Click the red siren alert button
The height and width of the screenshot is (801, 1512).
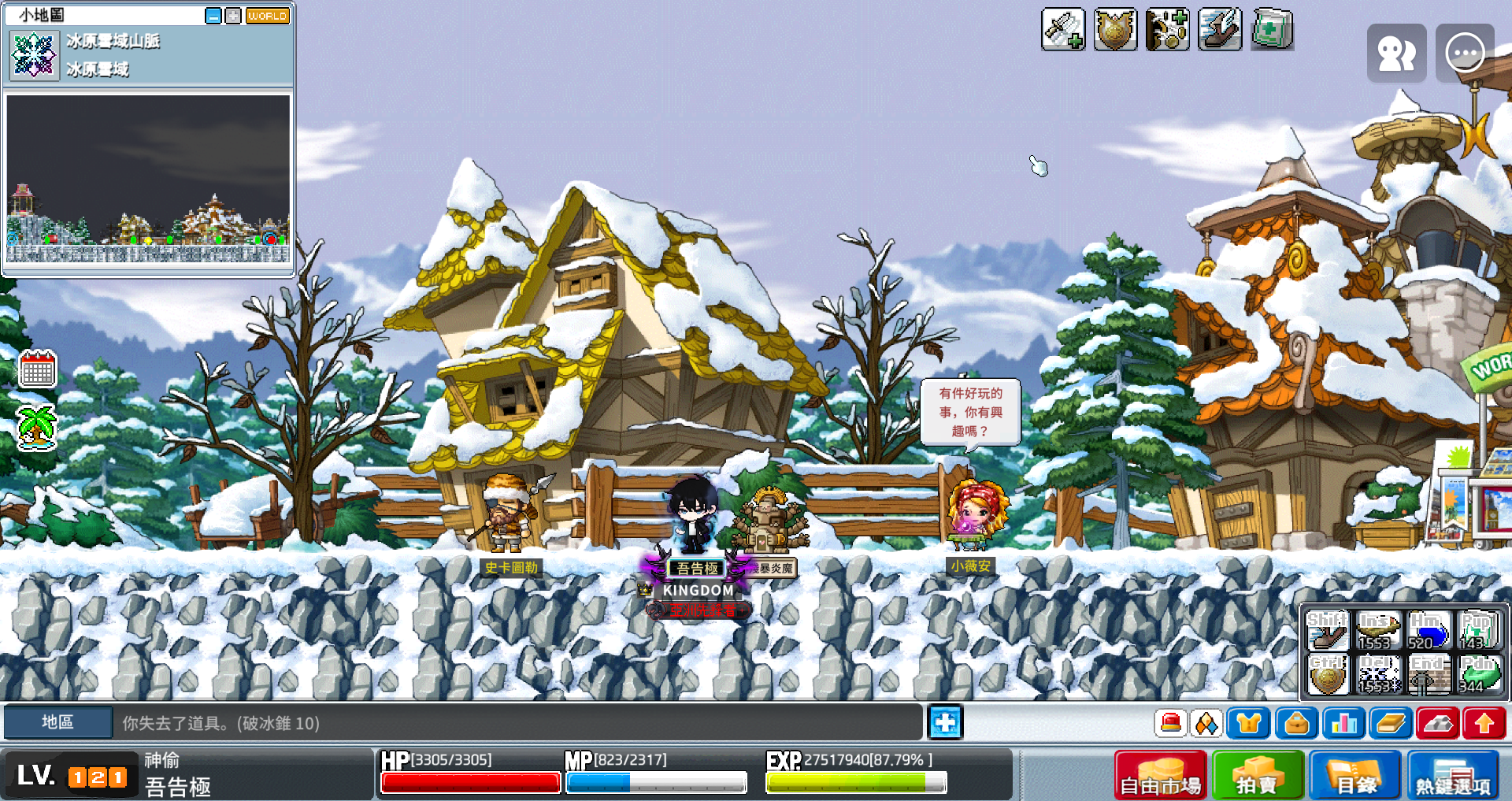[x=1171, y=723]
